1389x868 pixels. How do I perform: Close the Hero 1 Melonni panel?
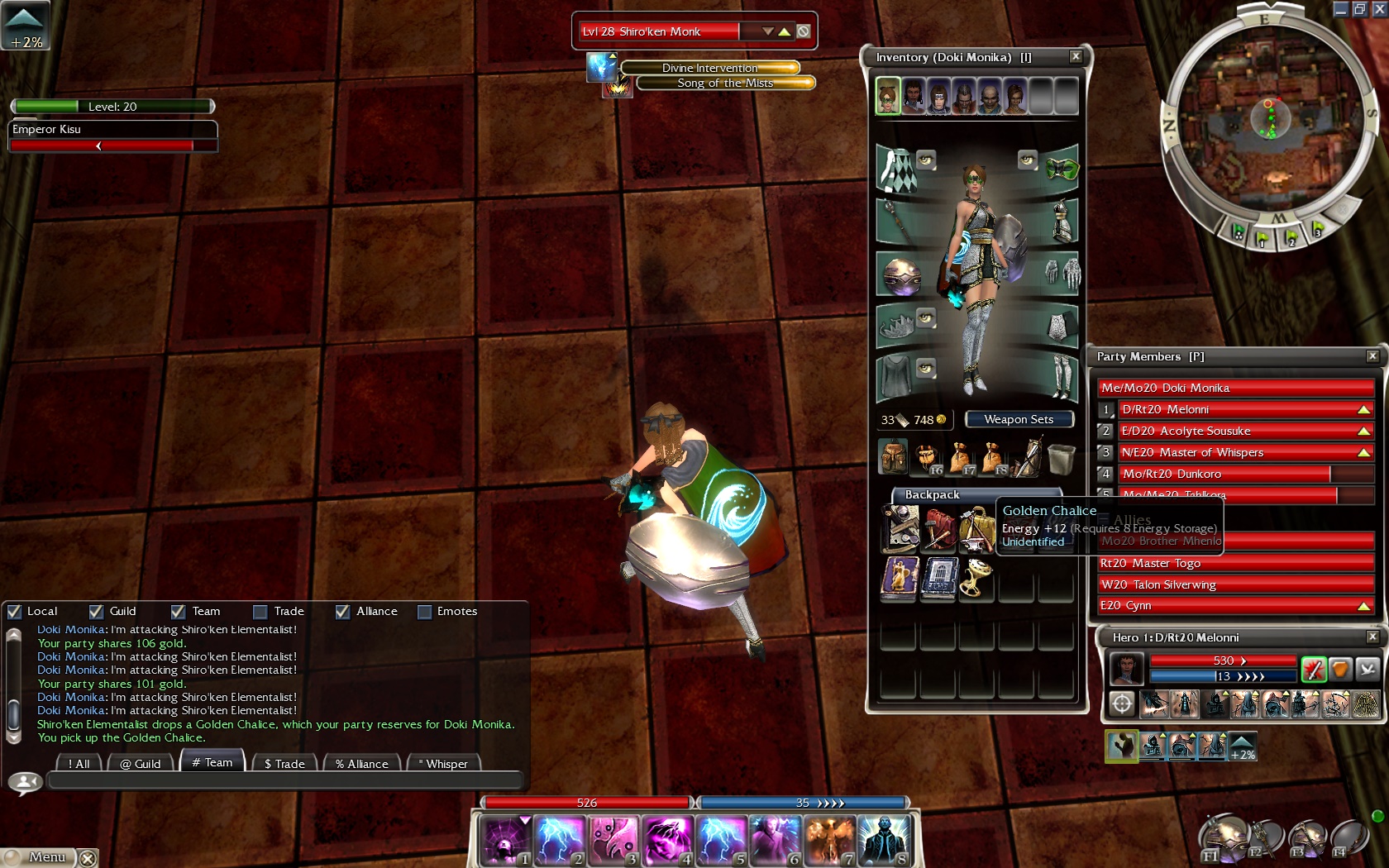coord(1372,637)
